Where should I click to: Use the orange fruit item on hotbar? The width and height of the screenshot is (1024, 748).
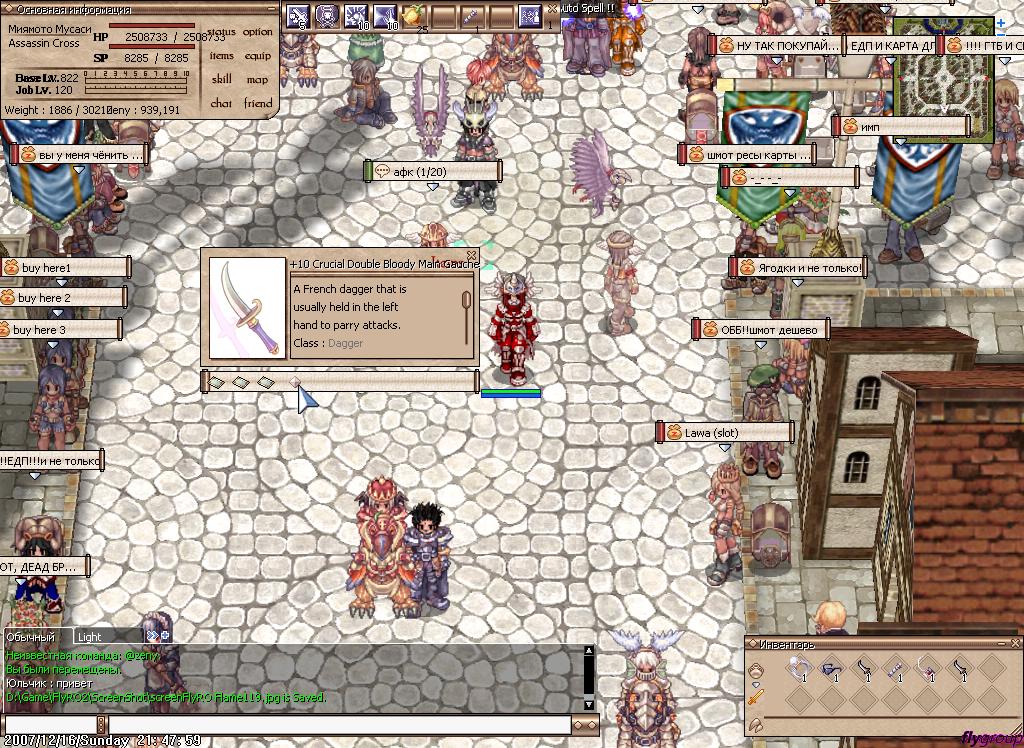(411, 15)
